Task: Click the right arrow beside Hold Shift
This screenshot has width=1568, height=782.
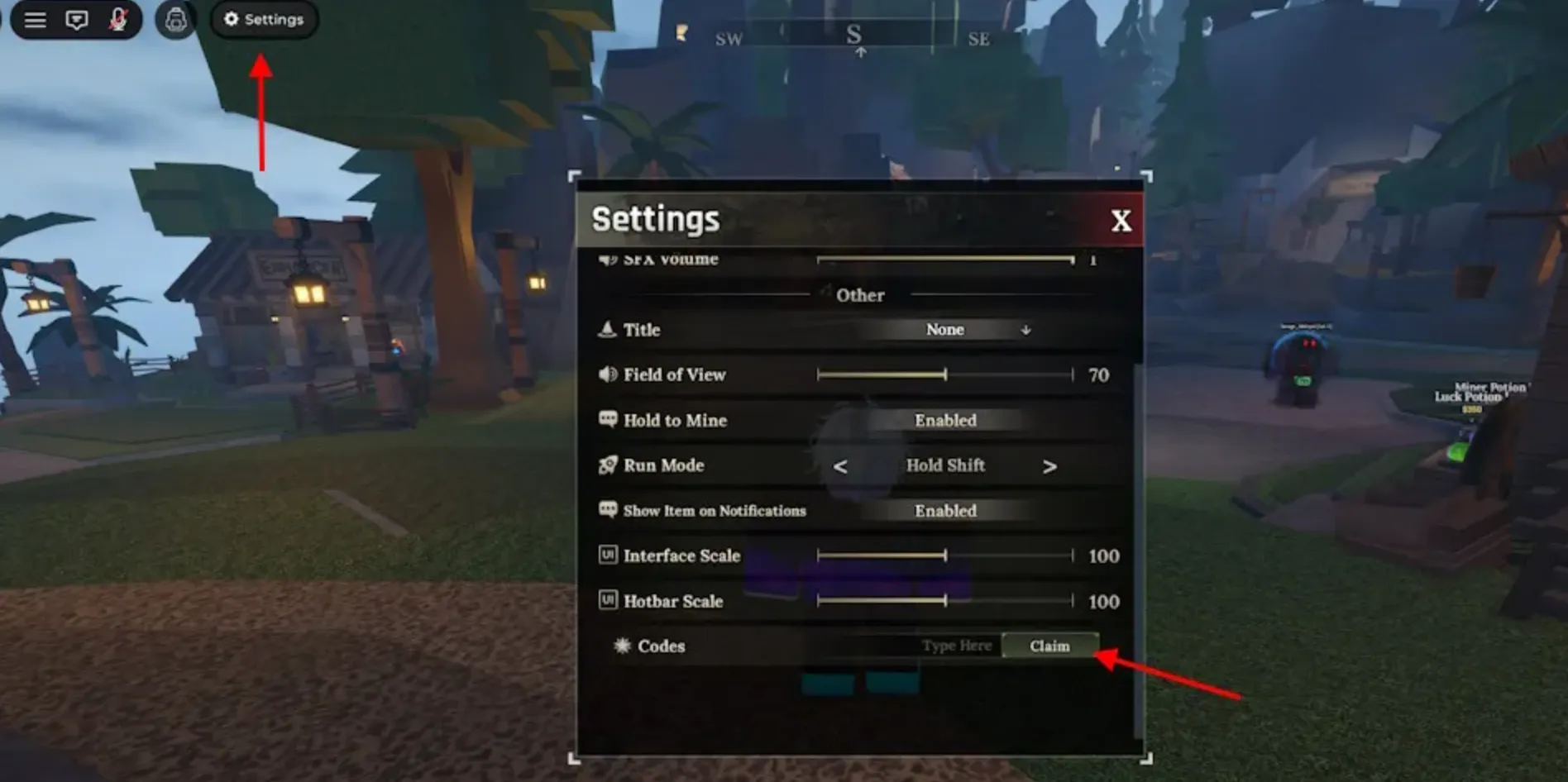Action: (x=1049, y=465)
